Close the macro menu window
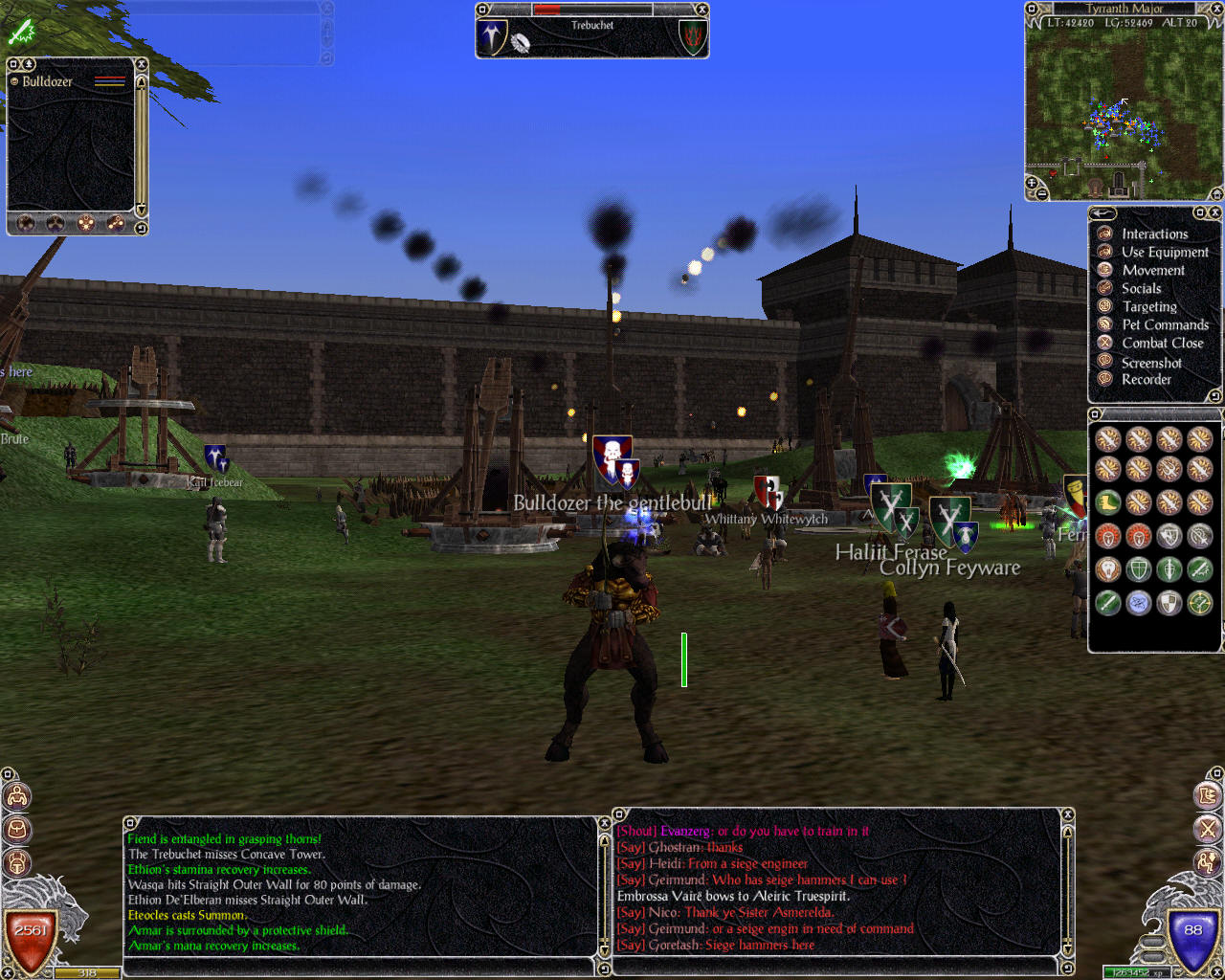The width and height of the screenshot is (1225, 980). click(1214, 212)
